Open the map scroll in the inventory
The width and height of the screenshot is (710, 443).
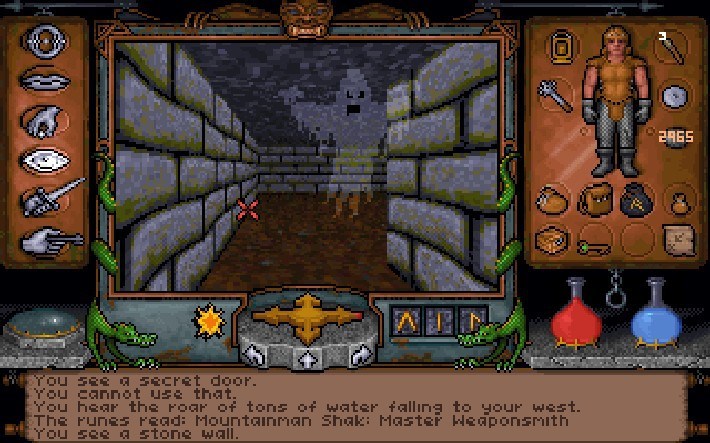675,240
